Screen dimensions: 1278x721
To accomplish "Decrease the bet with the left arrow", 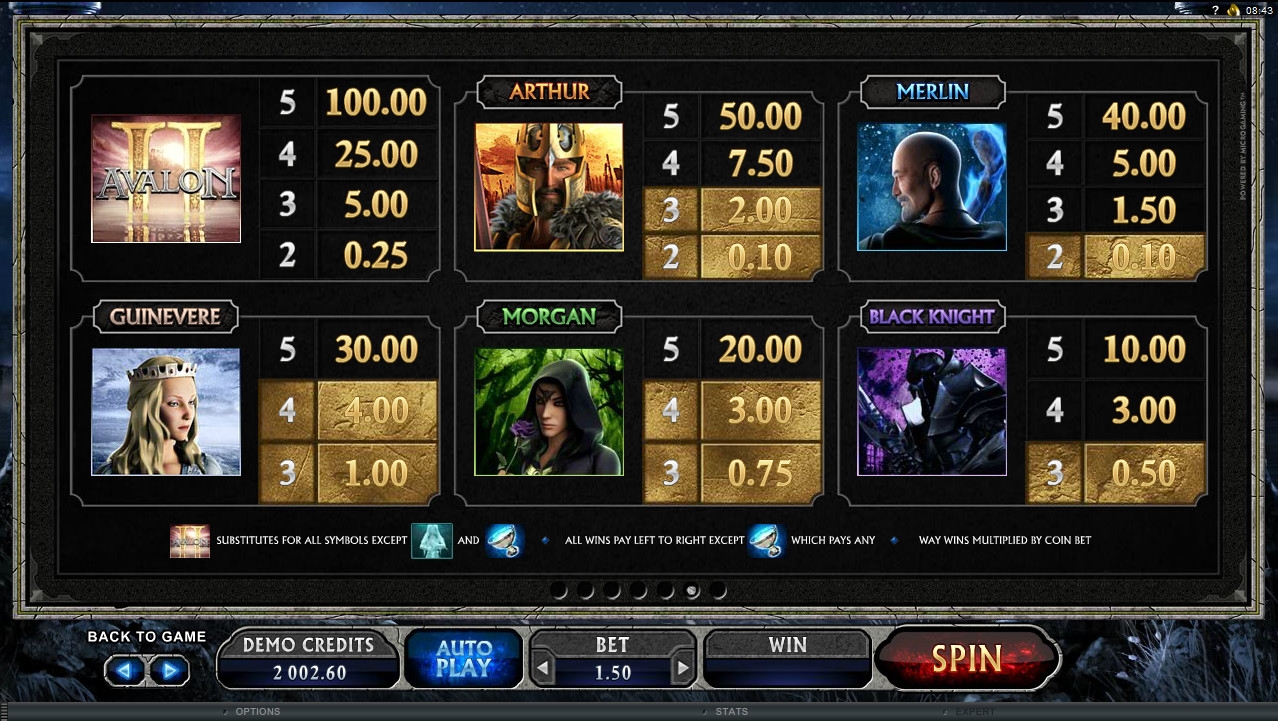I will pyautogui.click(x=542, y=668).
